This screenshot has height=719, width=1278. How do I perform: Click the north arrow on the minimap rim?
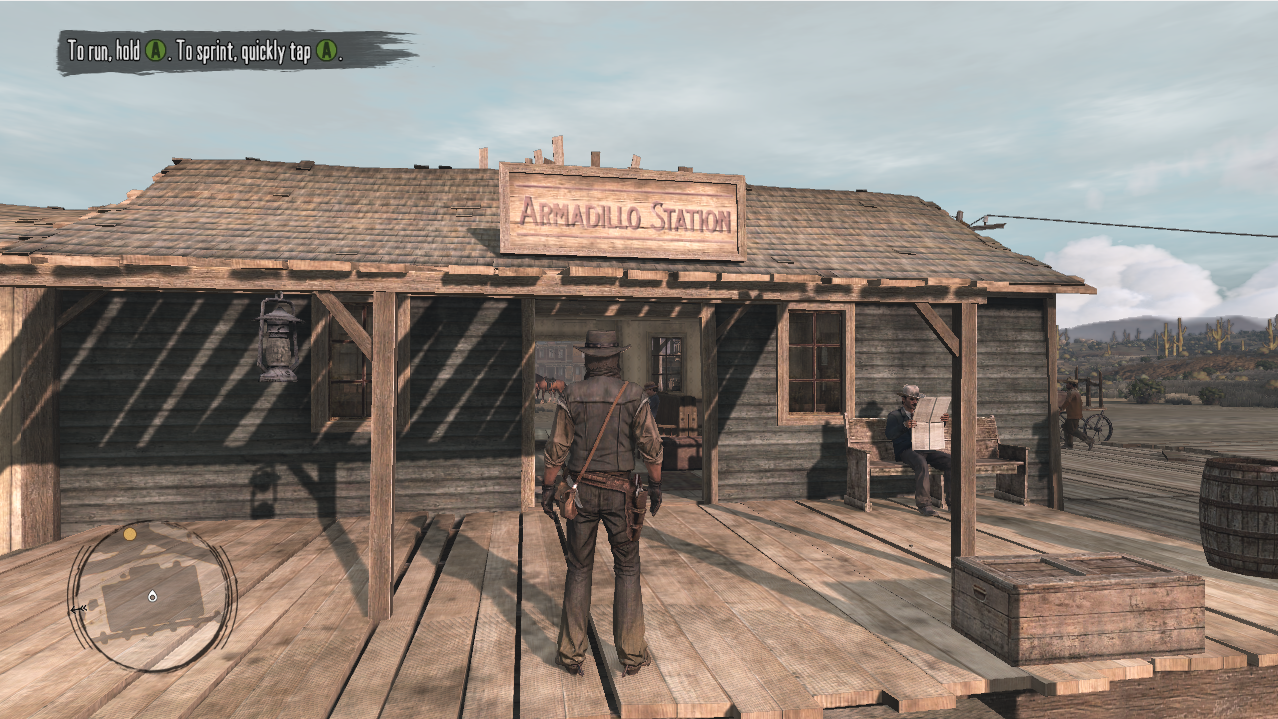(78, 608)
